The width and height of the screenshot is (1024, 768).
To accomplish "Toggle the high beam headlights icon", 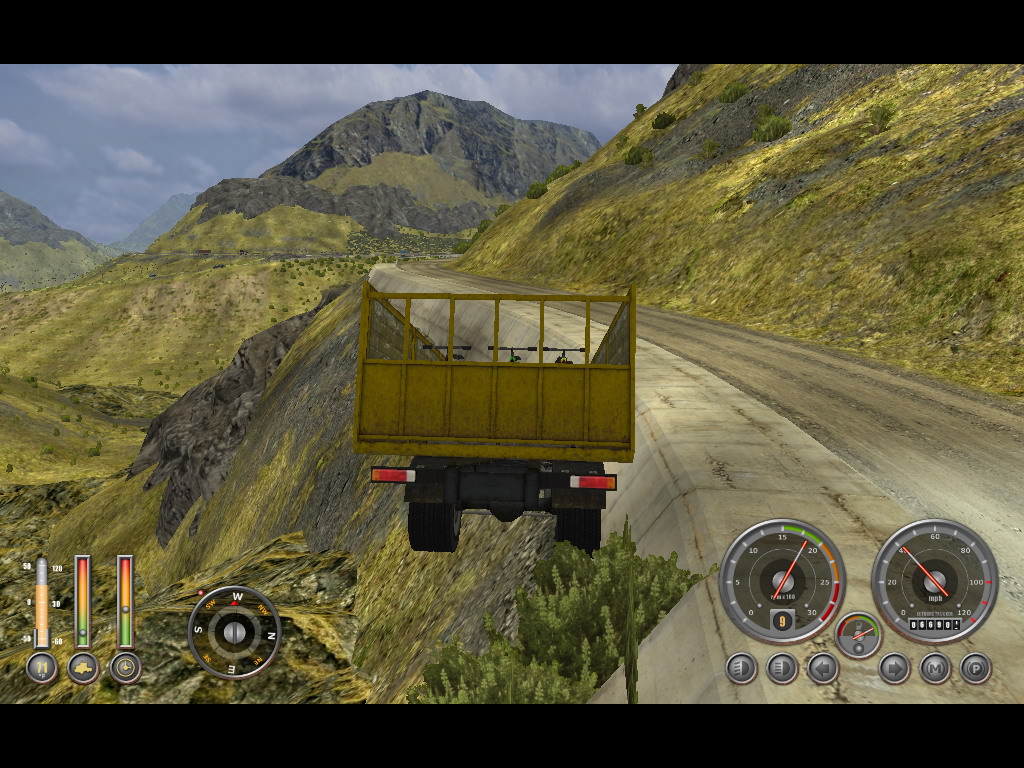I will coord(782,667).
